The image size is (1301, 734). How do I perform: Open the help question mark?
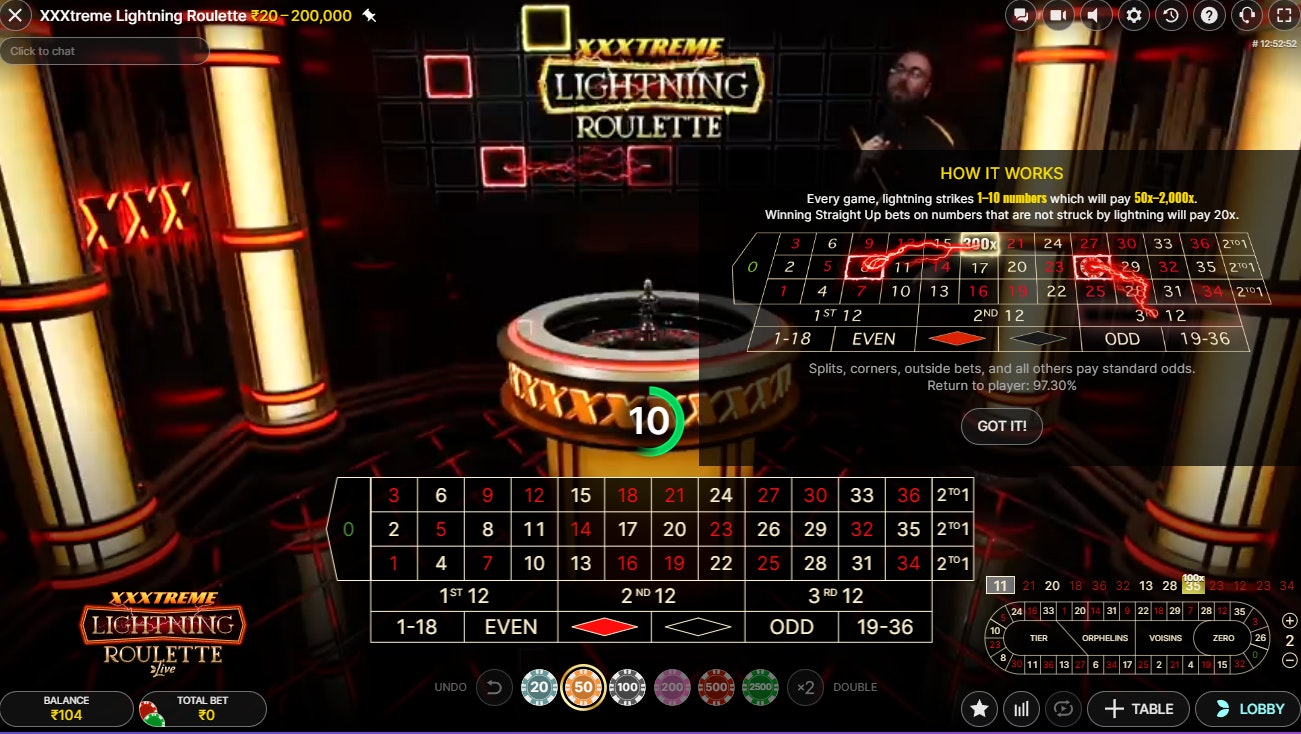point(1208,15)
